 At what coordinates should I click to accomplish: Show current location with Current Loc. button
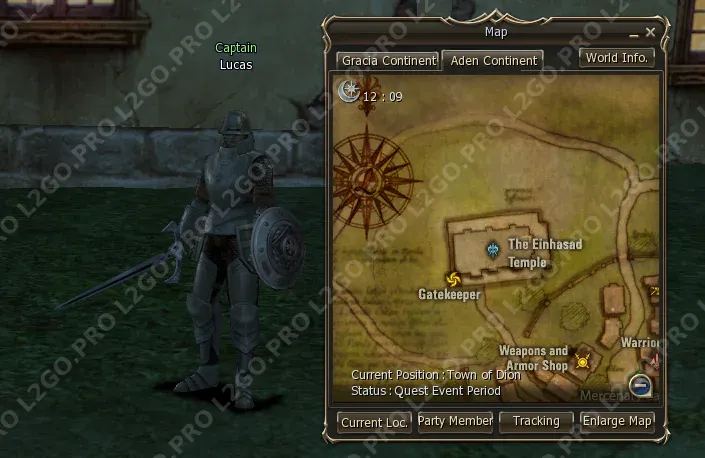pos(374,422)
